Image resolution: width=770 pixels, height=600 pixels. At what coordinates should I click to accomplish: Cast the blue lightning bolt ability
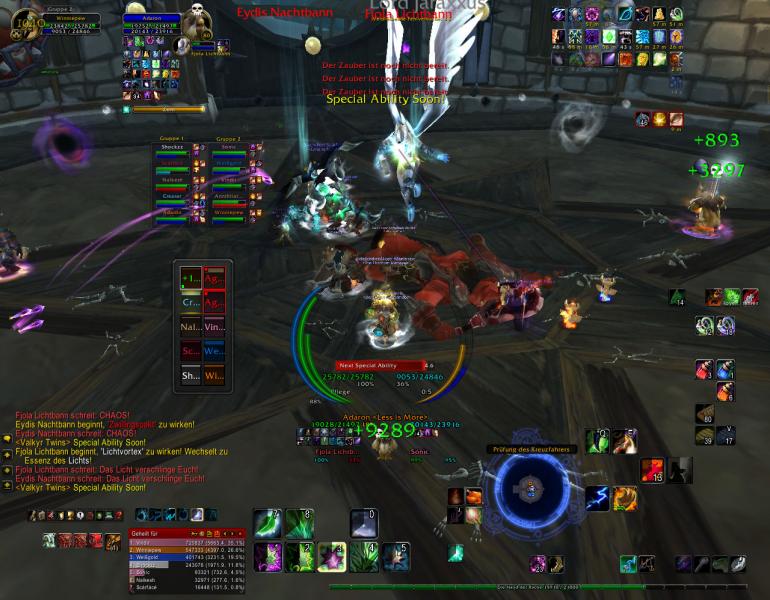(x=597, y=497)
